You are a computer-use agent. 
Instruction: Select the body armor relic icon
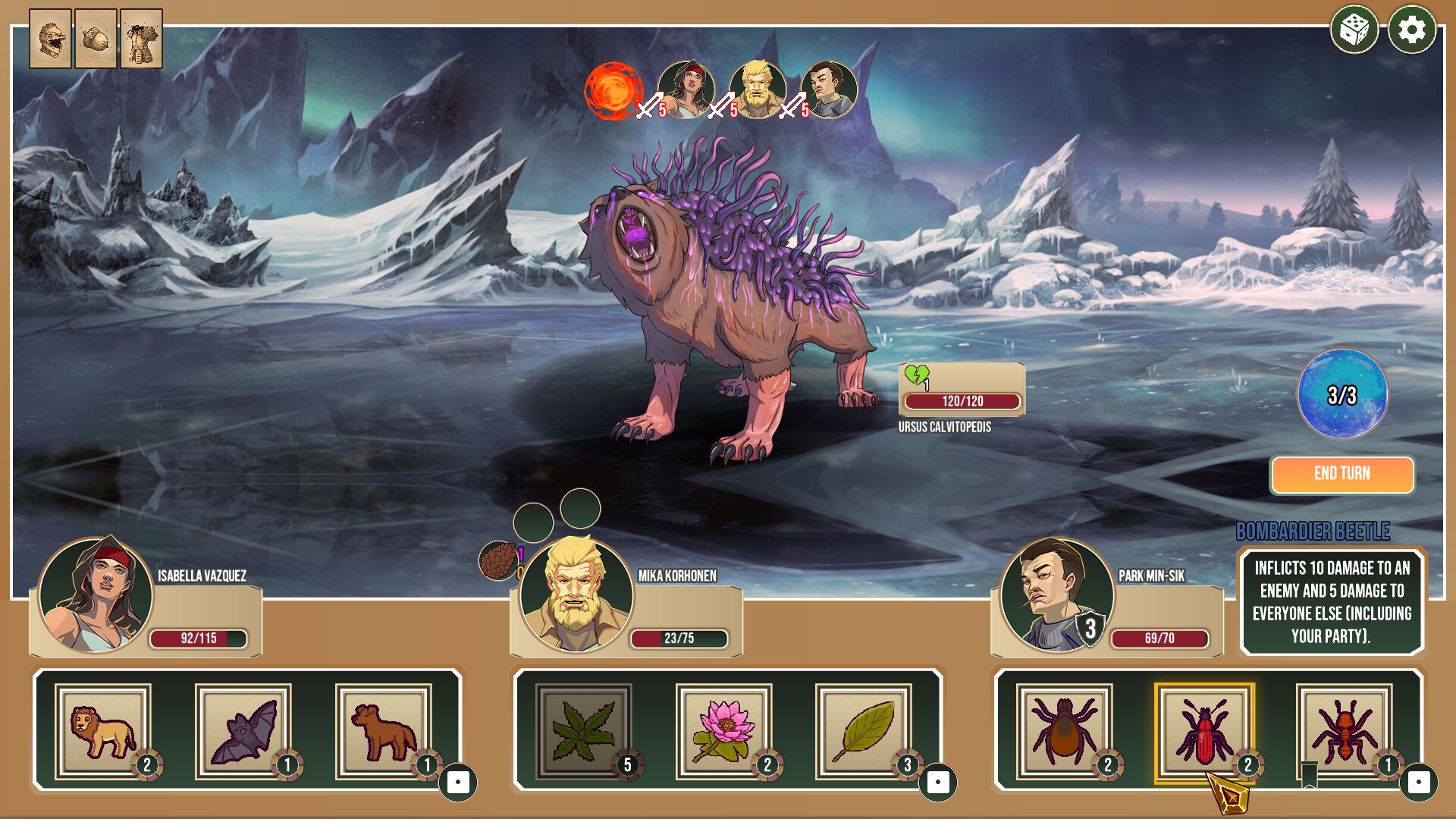click(141, 39)
